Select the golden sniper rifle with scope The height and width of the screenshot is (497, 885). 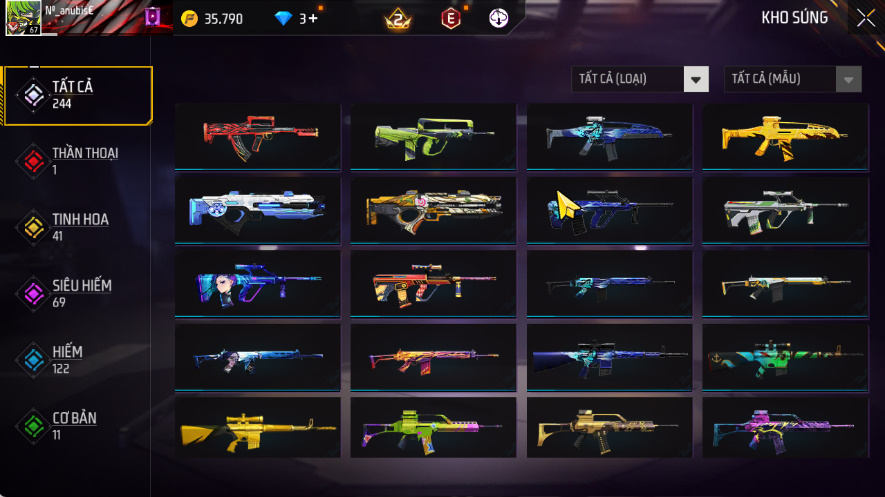tap(258, 430)
